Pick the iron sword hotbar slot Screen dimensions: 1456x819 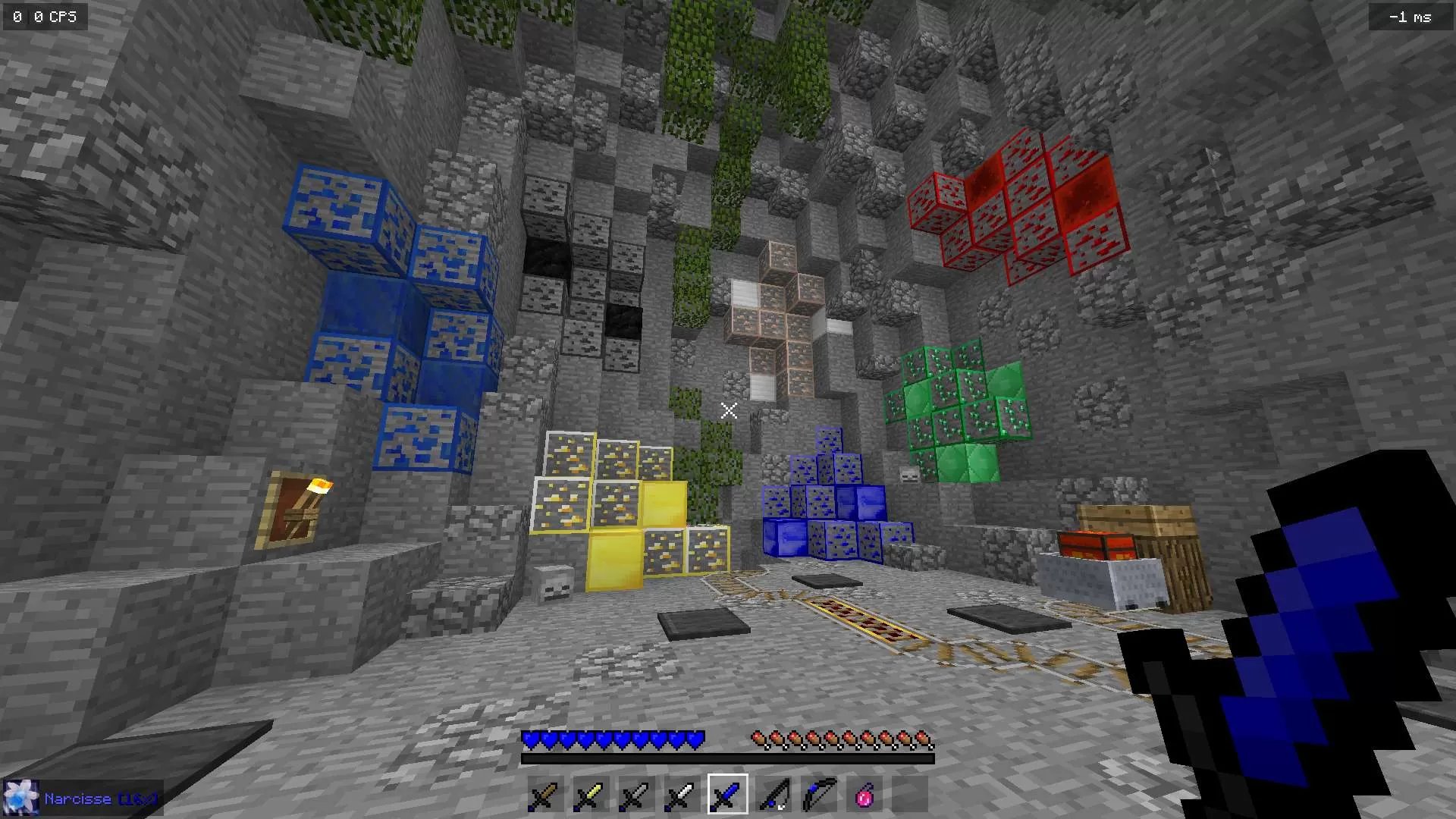(681, 795)
